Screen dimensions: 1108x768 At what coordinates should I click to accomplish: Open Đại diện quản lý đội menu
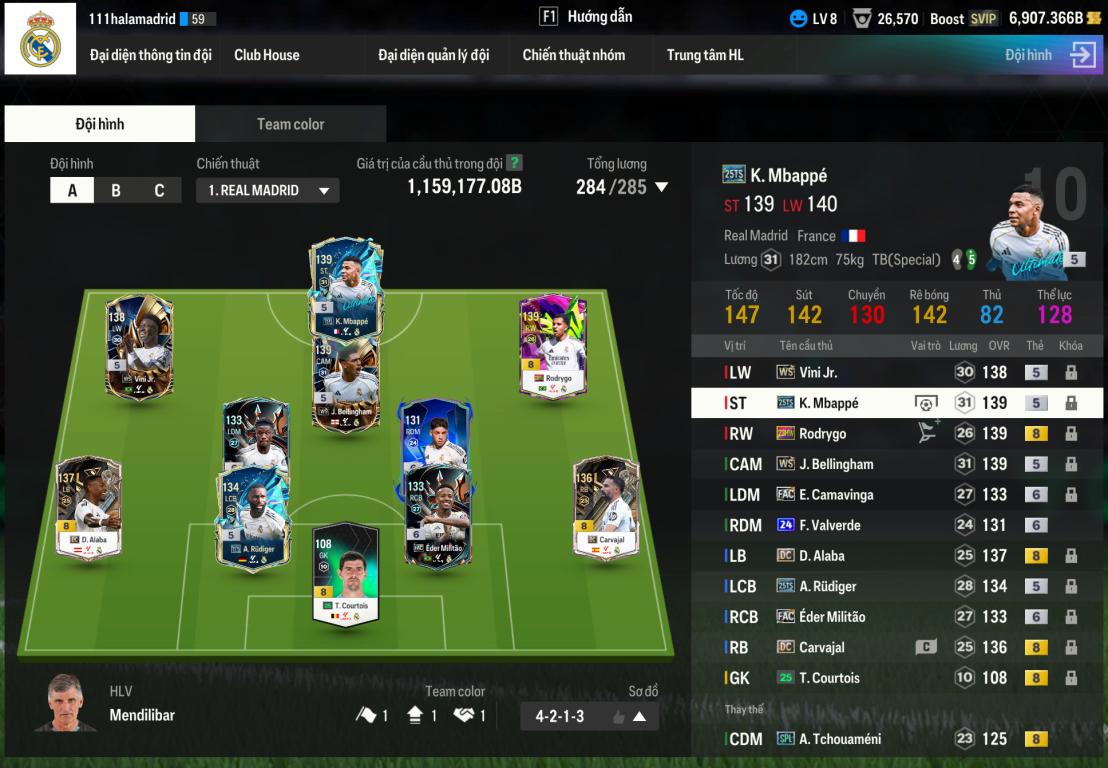click(433, 55)
